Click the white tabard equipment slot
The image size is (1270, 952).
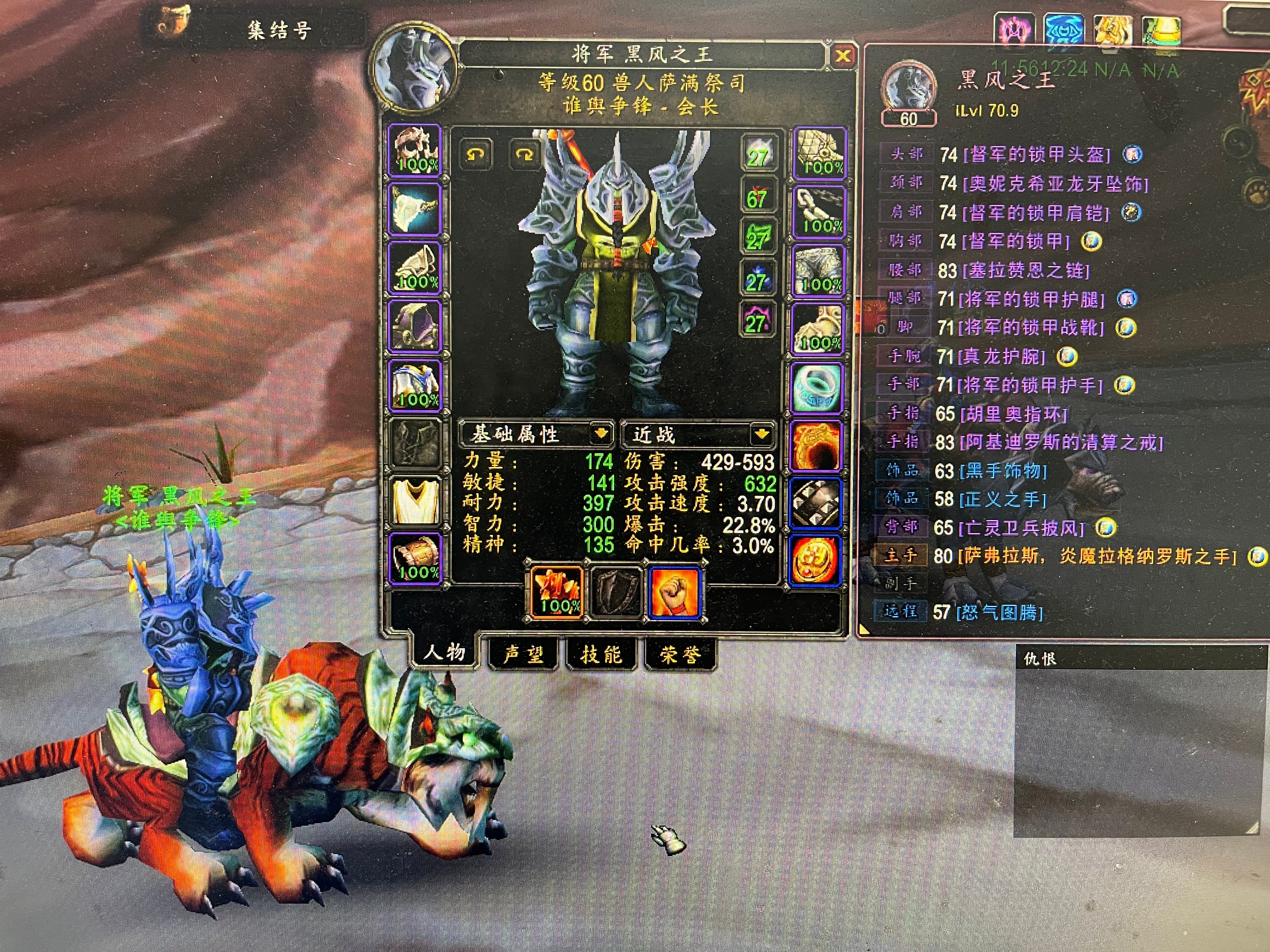(416, 501)
